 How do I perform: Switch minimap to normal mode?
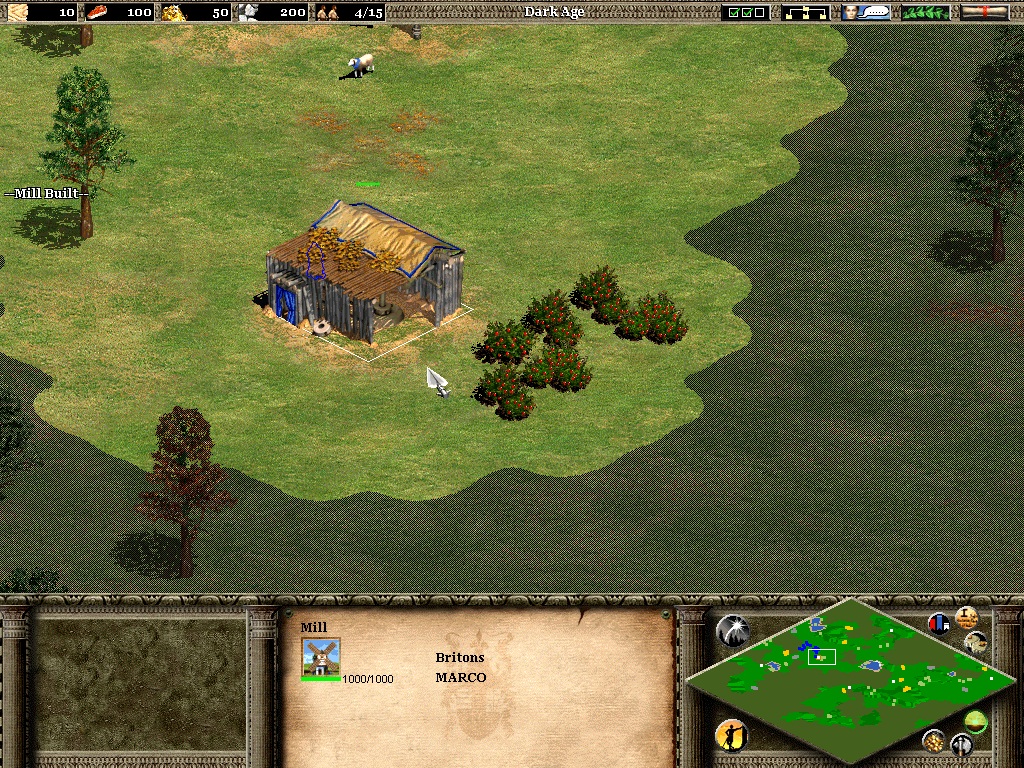(975, 720)
